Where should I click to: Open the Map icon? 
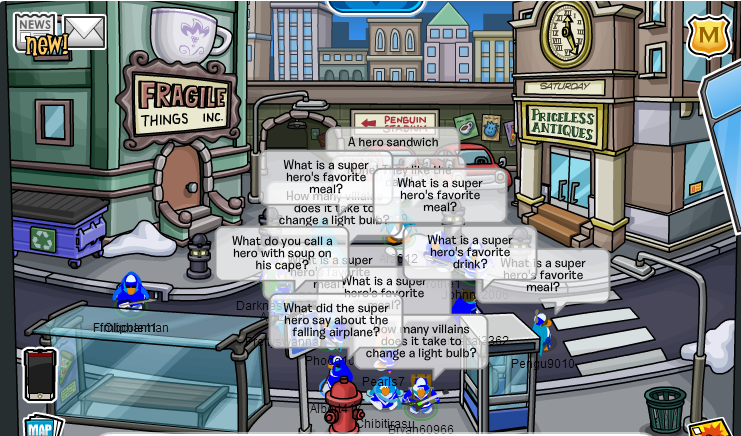click(x=38, y=427)
